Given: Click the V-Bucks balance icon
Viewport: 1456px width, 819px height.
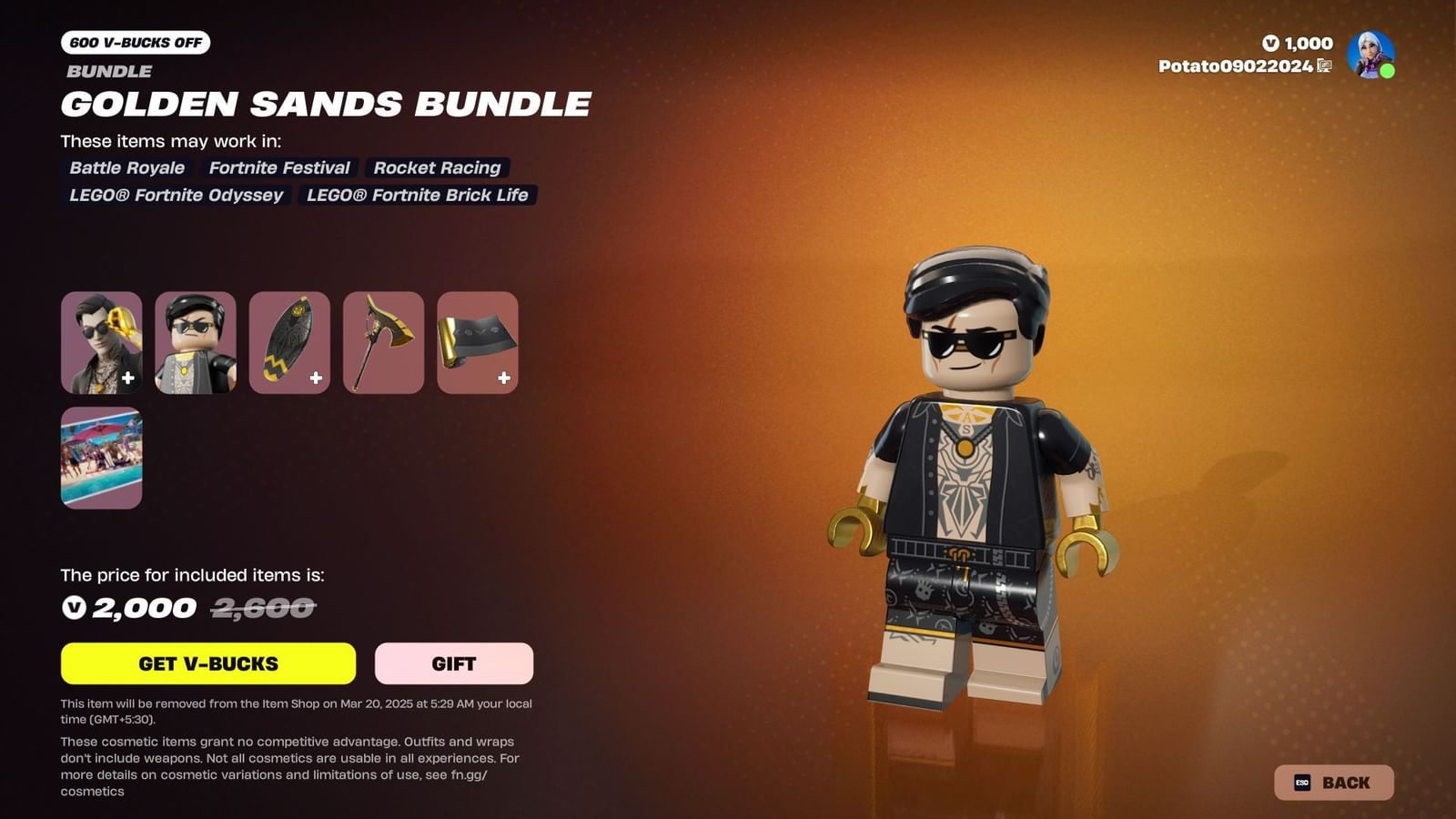Looking at the screenshot, I should point(1271,43).
